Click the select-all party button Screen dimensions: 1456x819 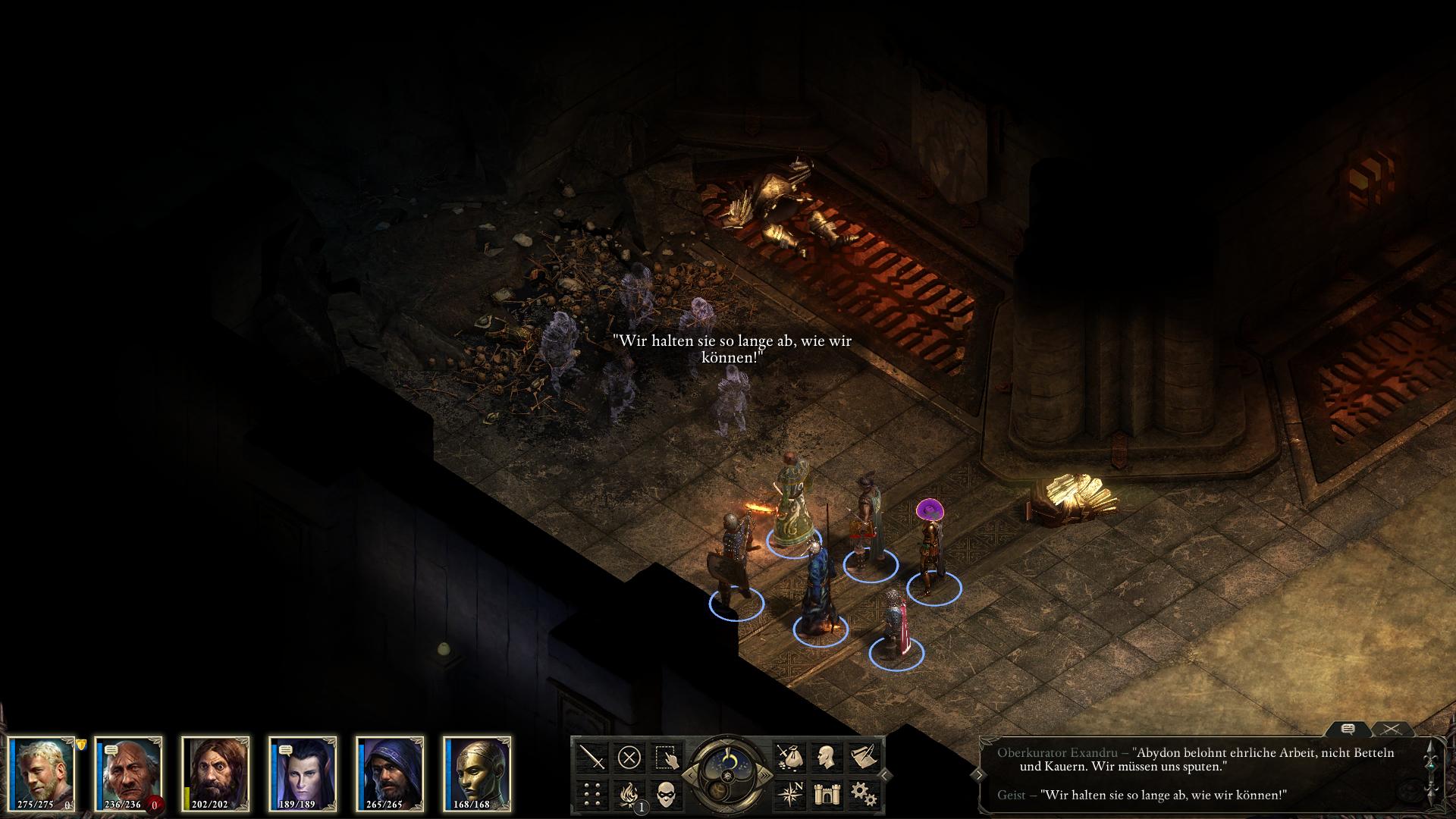(666, 757)
